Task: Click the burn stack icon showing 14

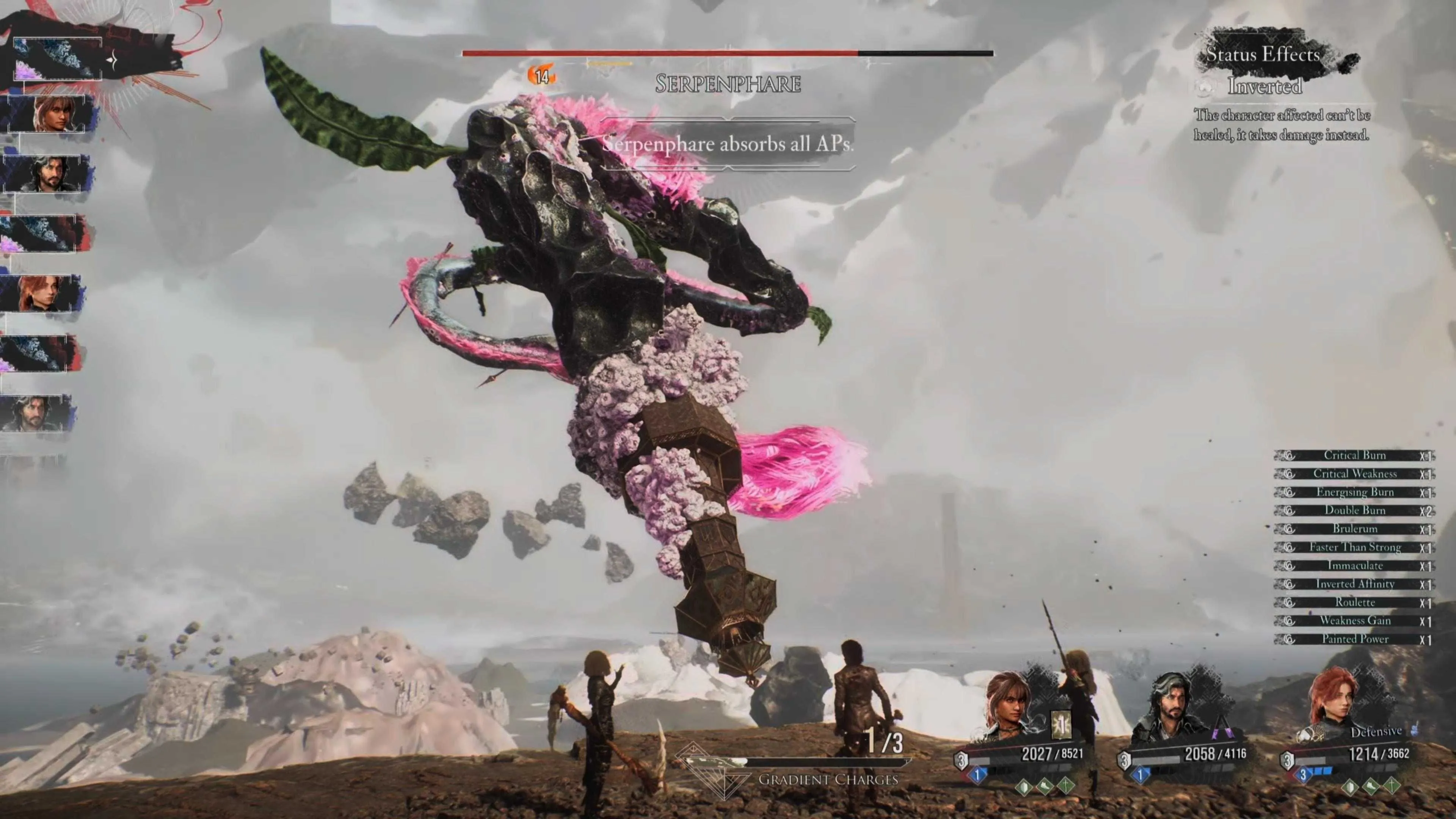Action: (x=541, y=76)
